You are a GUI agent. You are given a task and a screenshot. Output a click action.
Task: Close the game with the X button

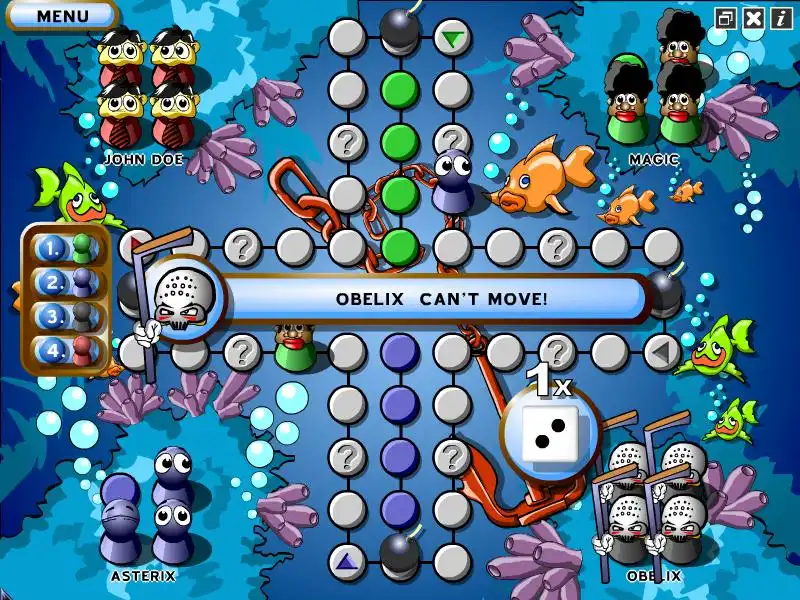(x=754, y=18)
